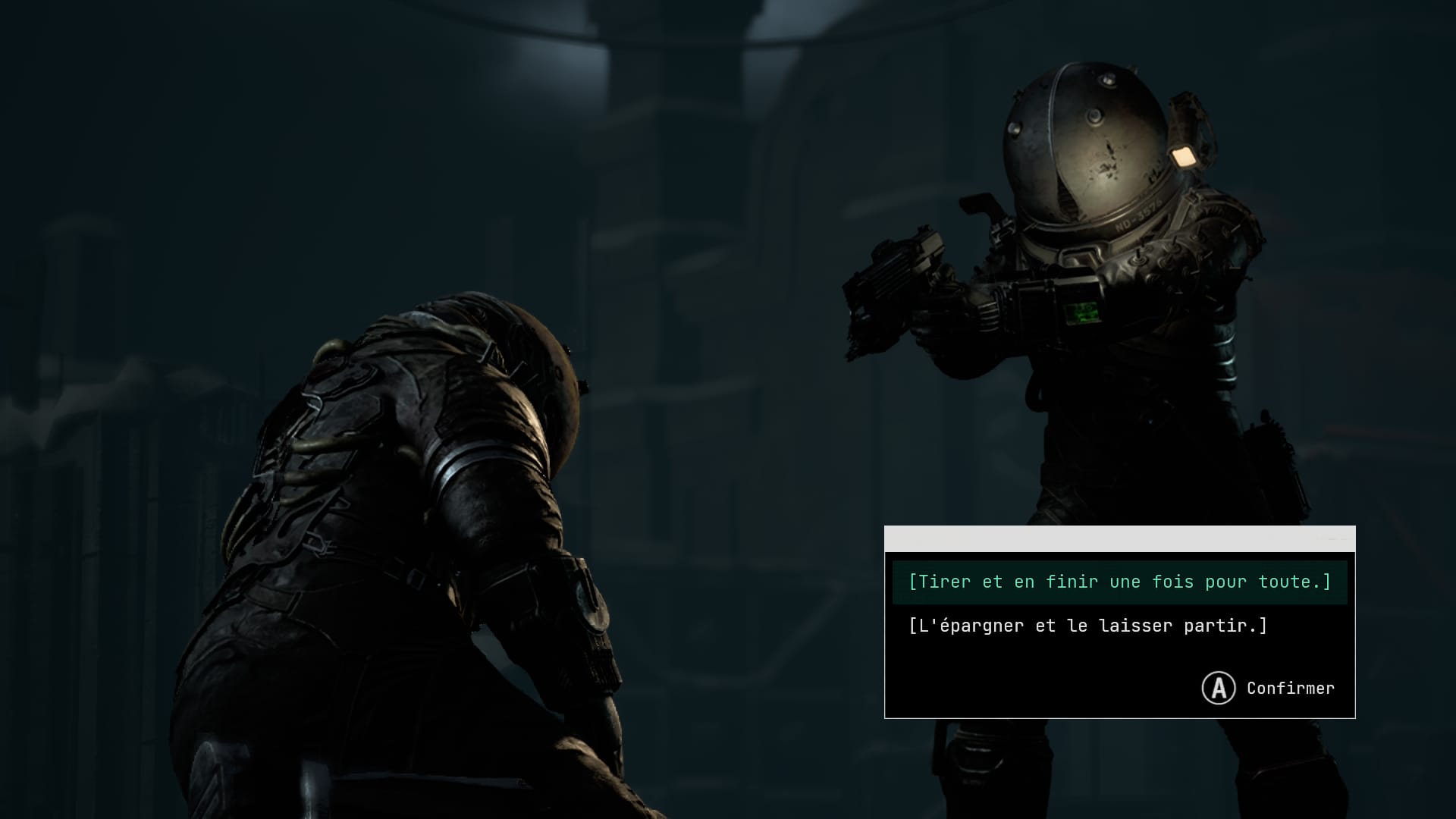
Task: Select the 'L'épargner et le laisser partir' choice
Action: [1087, 626]
